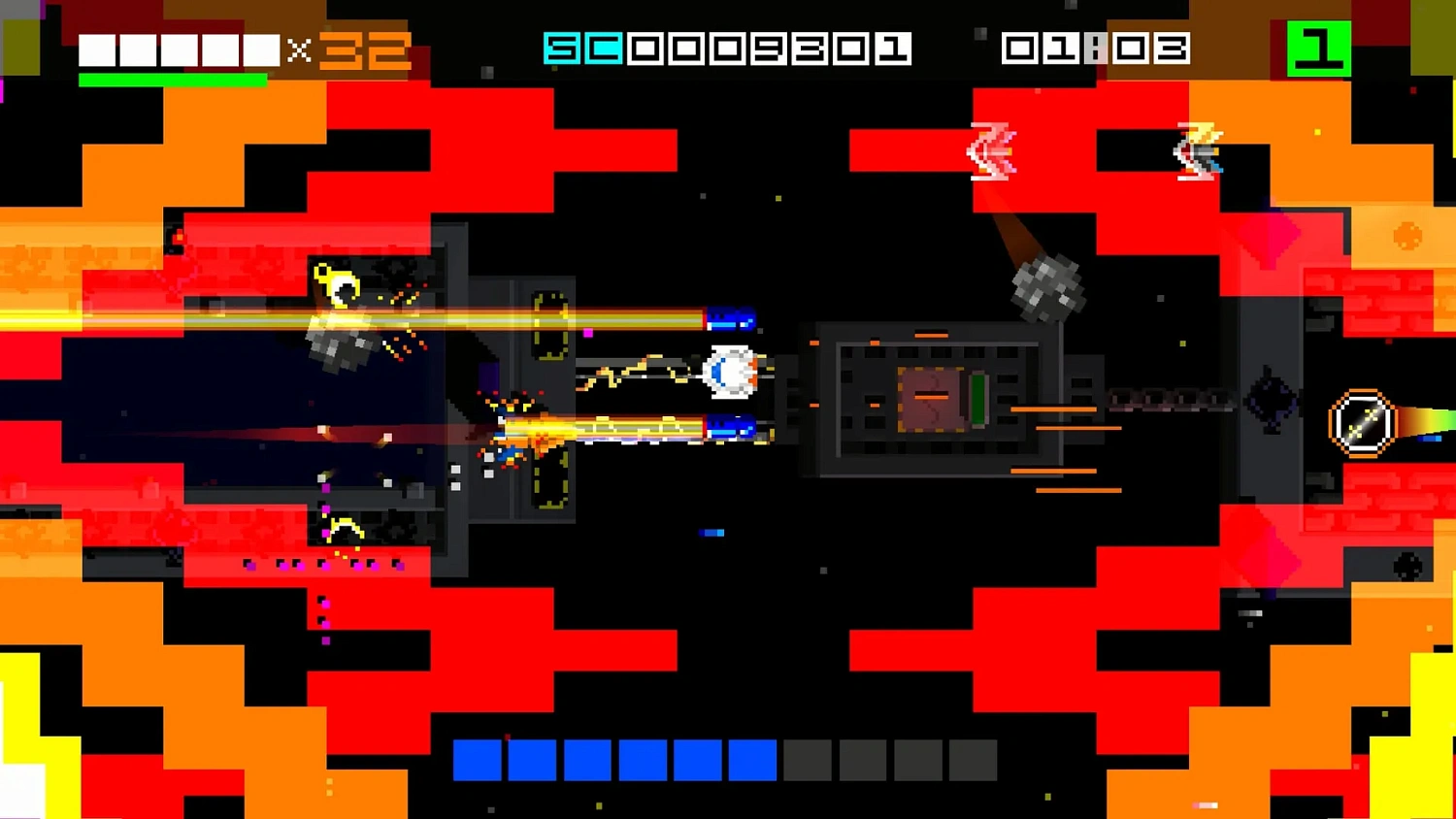
Task: Click the first blue energy segment at the bottom
Action: pyautogui.click(x=475, y=760)
